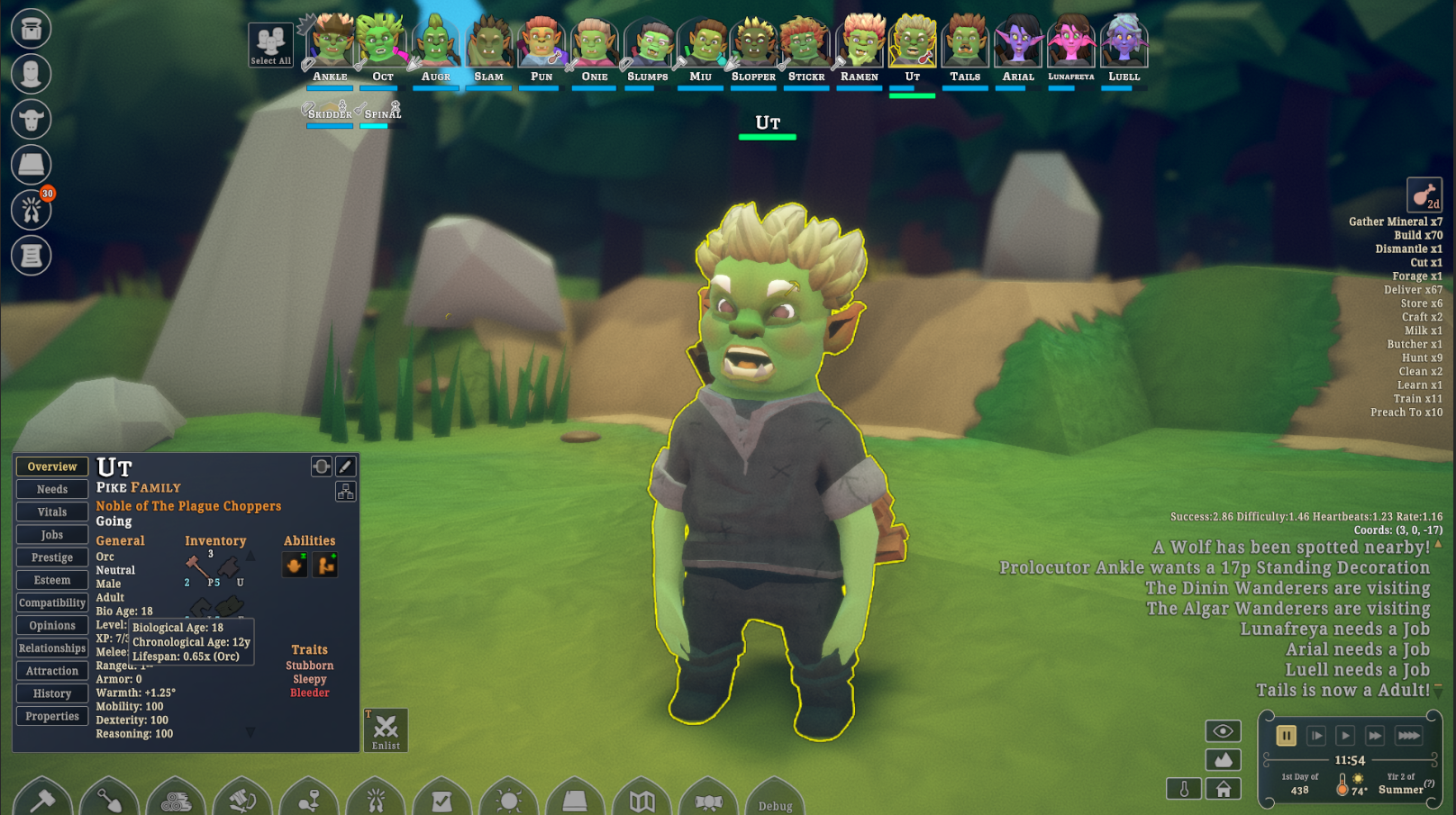Rename Ut using the pencil icon
This screenshot has width=1456, height=815.
pos(345,466)
